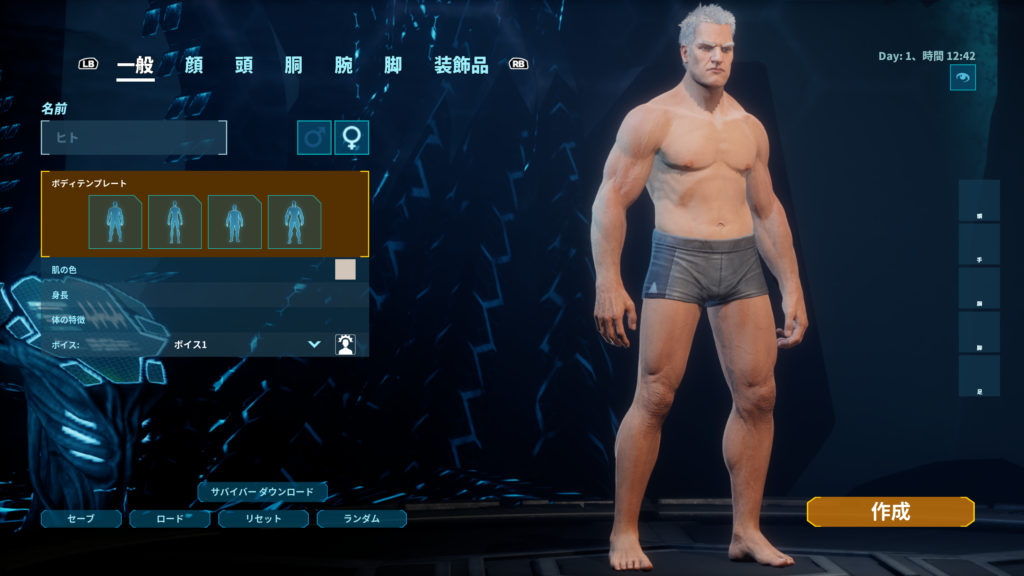The image size is (1024, 576).
Task: Select the 頭 tab
Action: click(x=244, y=66)
